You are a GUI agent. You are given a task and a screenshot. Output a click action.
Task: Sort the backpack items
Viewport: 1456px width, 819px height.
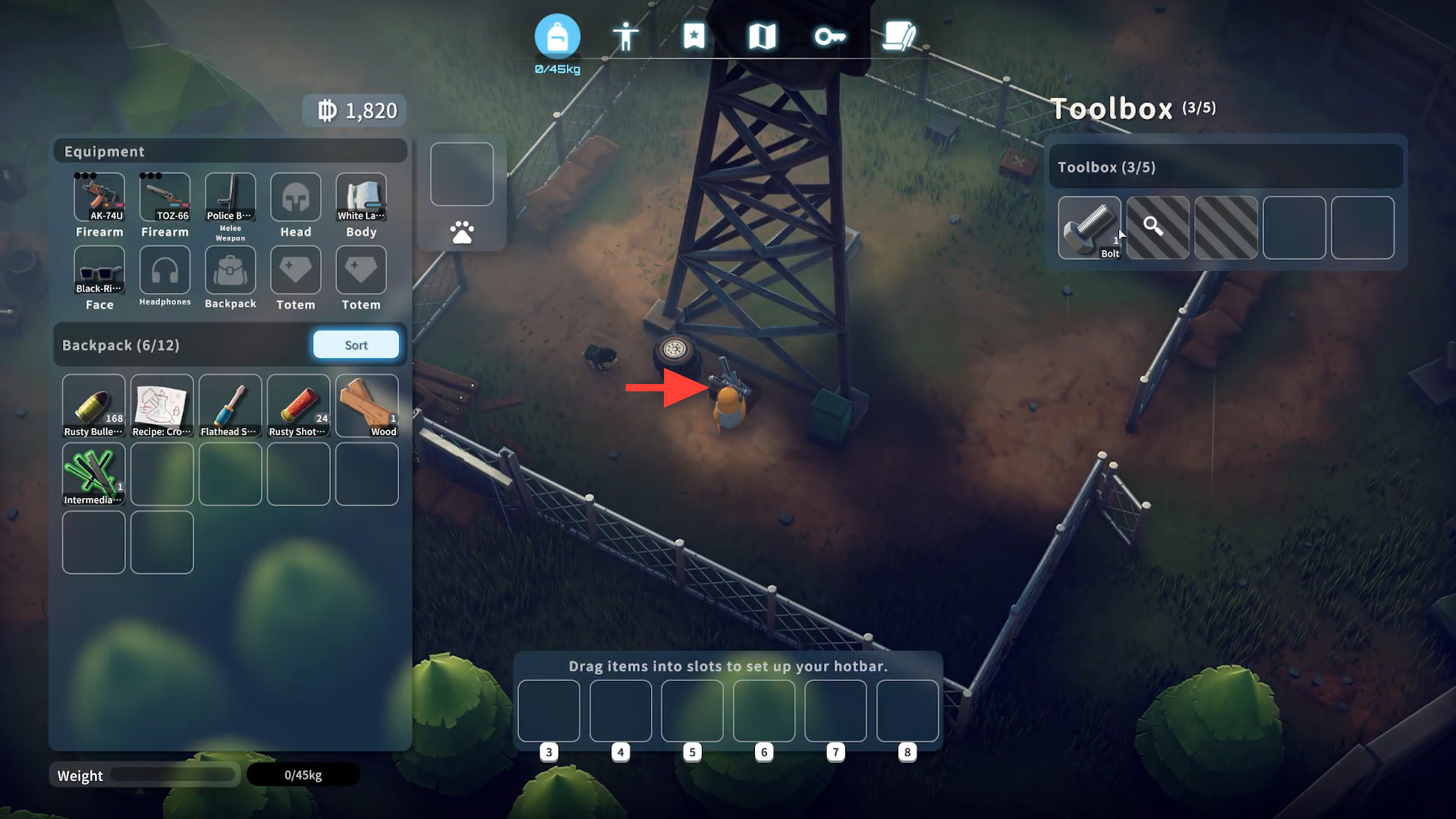pyautogui.click(x=356, y=345)
